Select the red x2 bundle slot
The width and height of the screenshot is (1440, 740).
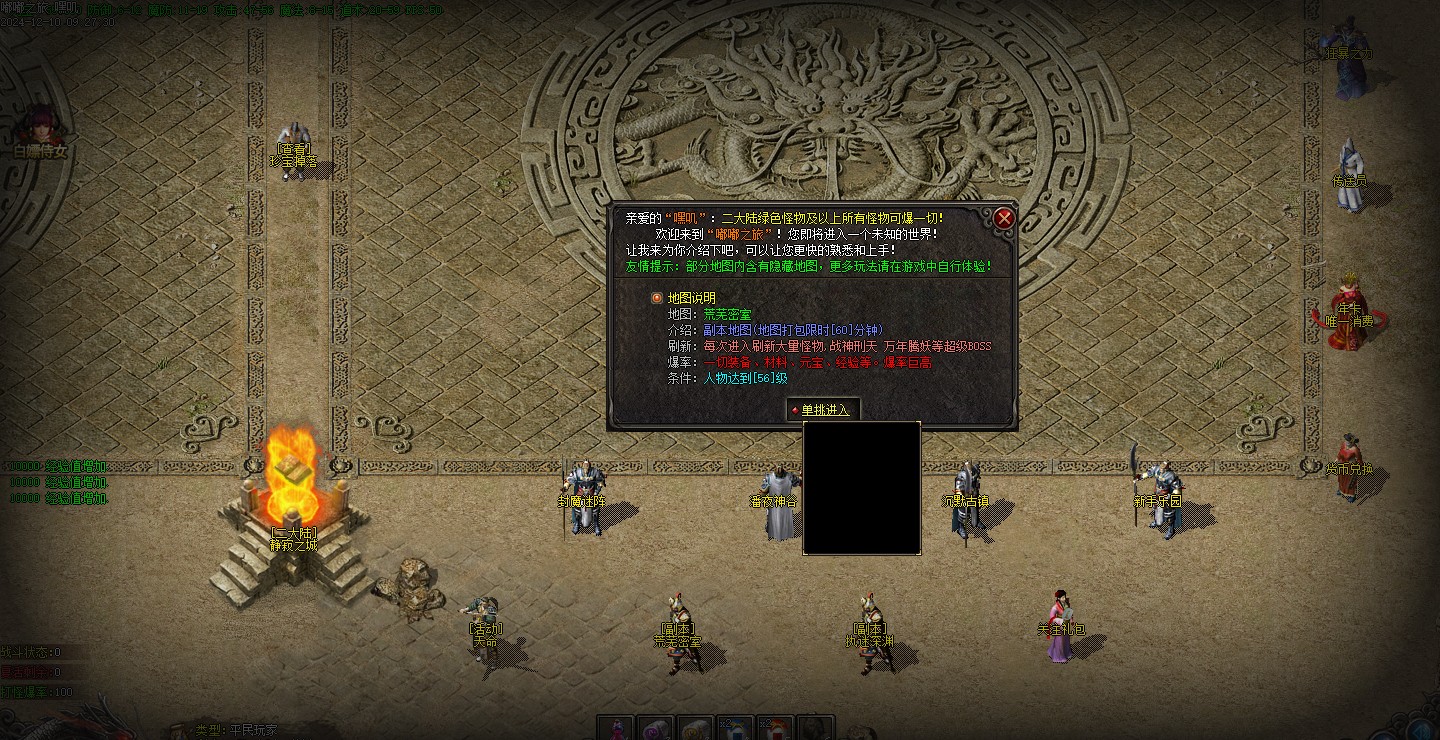click(x=775, y=728)
